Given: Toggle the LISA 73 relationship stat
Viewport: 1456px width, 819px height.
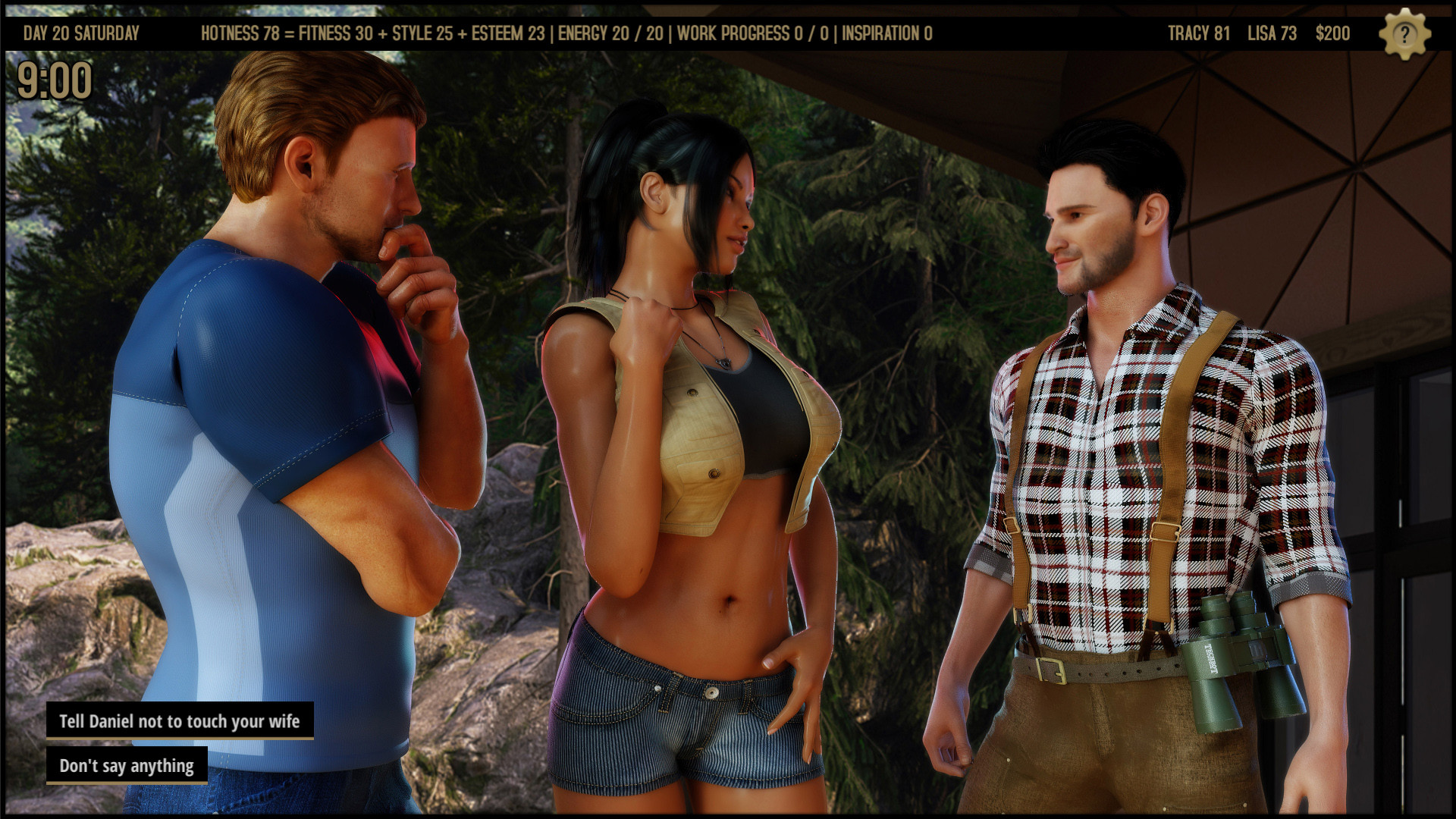Looking at the screenshot, I should tap(1271, 33).
